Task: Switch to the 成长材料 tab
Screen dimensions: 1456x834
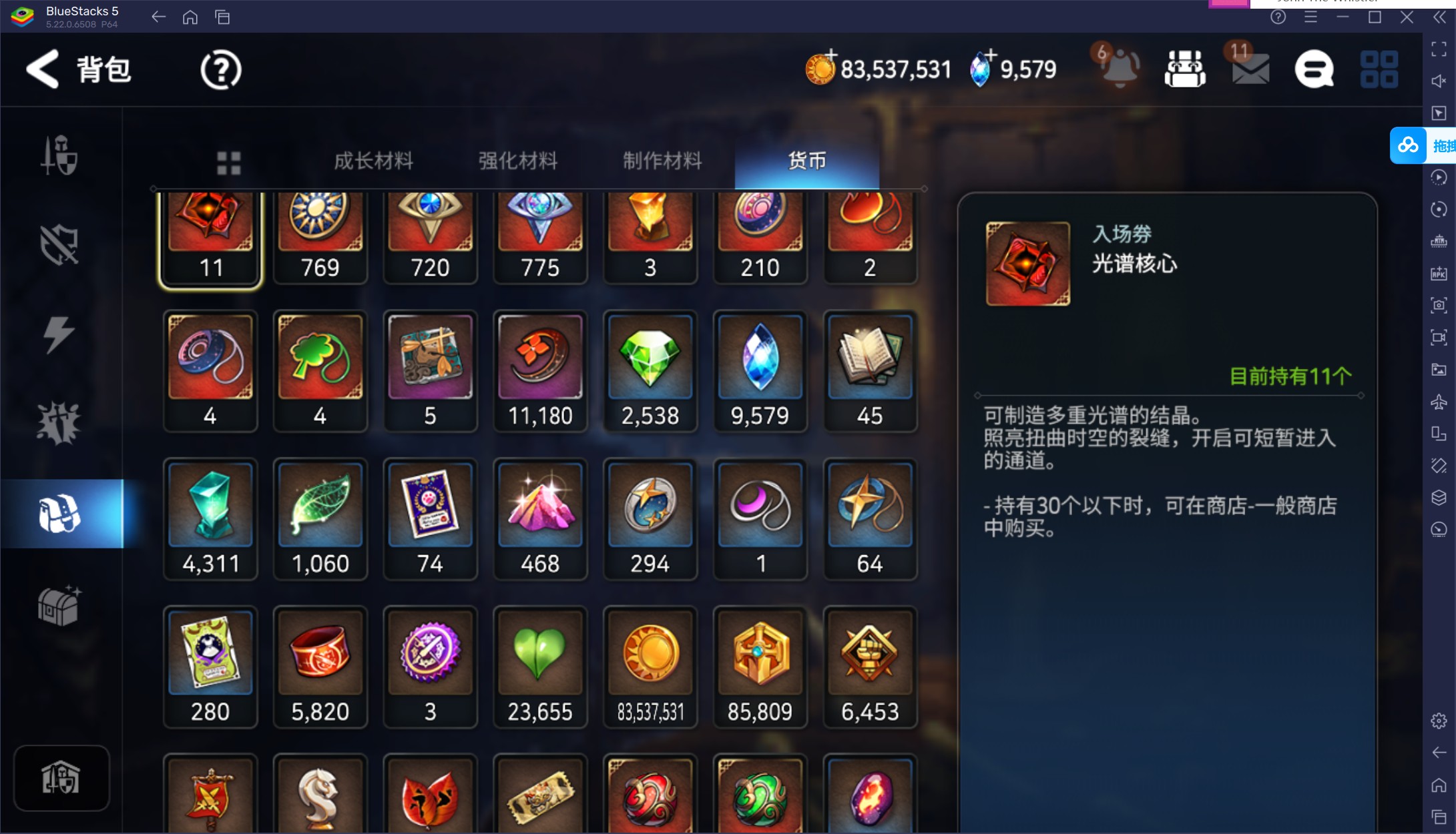Action: click(x=373, y=161)
